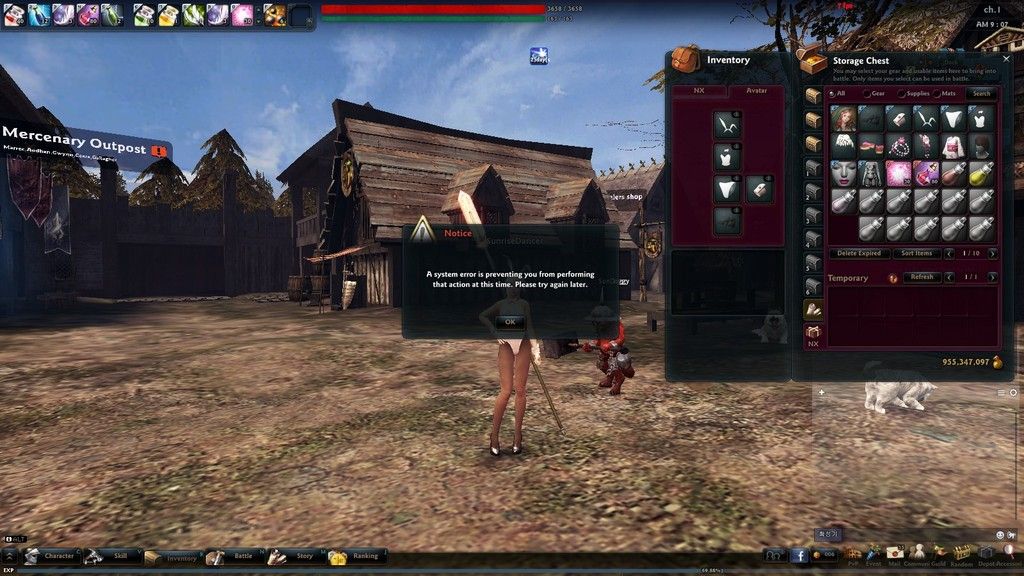View the Ranking board
The height and width of the screenshot is (576, 1024).
click(x=355, y=556)
